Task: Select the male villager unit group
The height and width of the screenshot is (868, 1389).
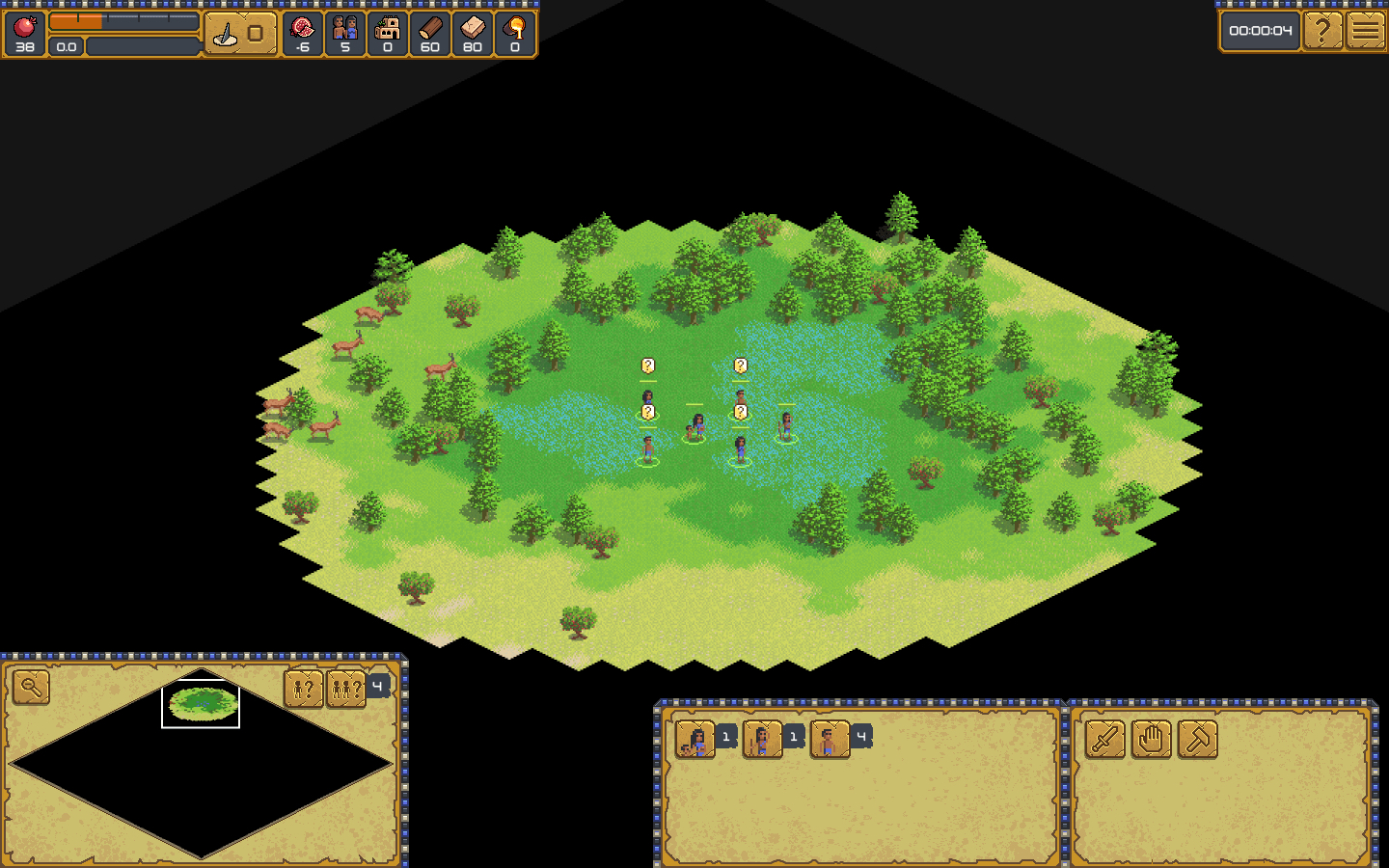Action: pyautogui.click(x=830, y=740)
